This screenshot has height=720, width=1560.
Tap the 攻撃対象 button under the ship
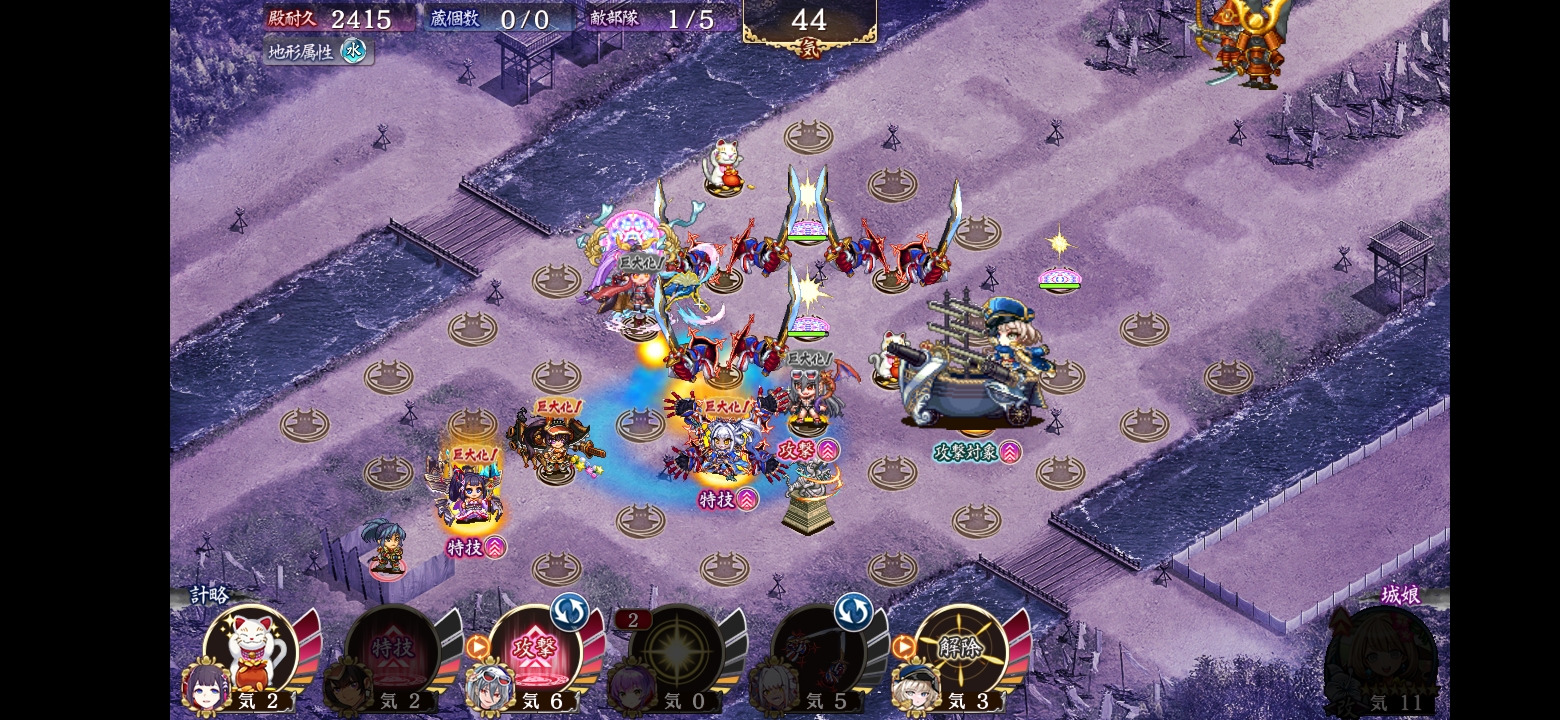(977, 452)
